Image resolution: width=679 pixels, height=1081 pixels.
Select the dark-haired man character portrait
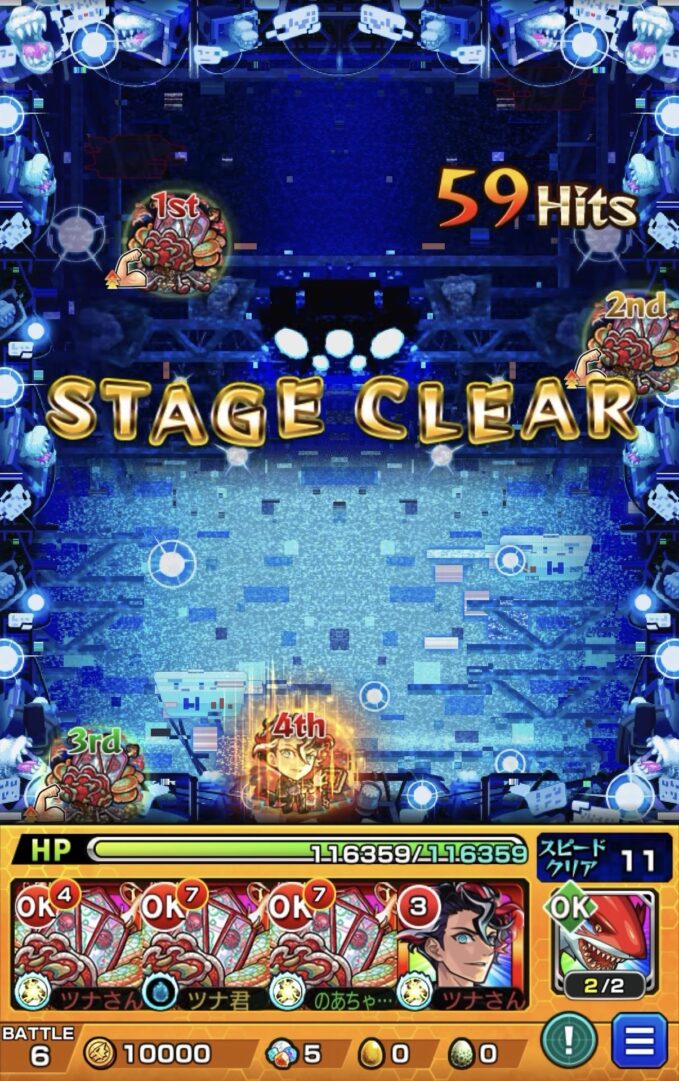[463, 945]
